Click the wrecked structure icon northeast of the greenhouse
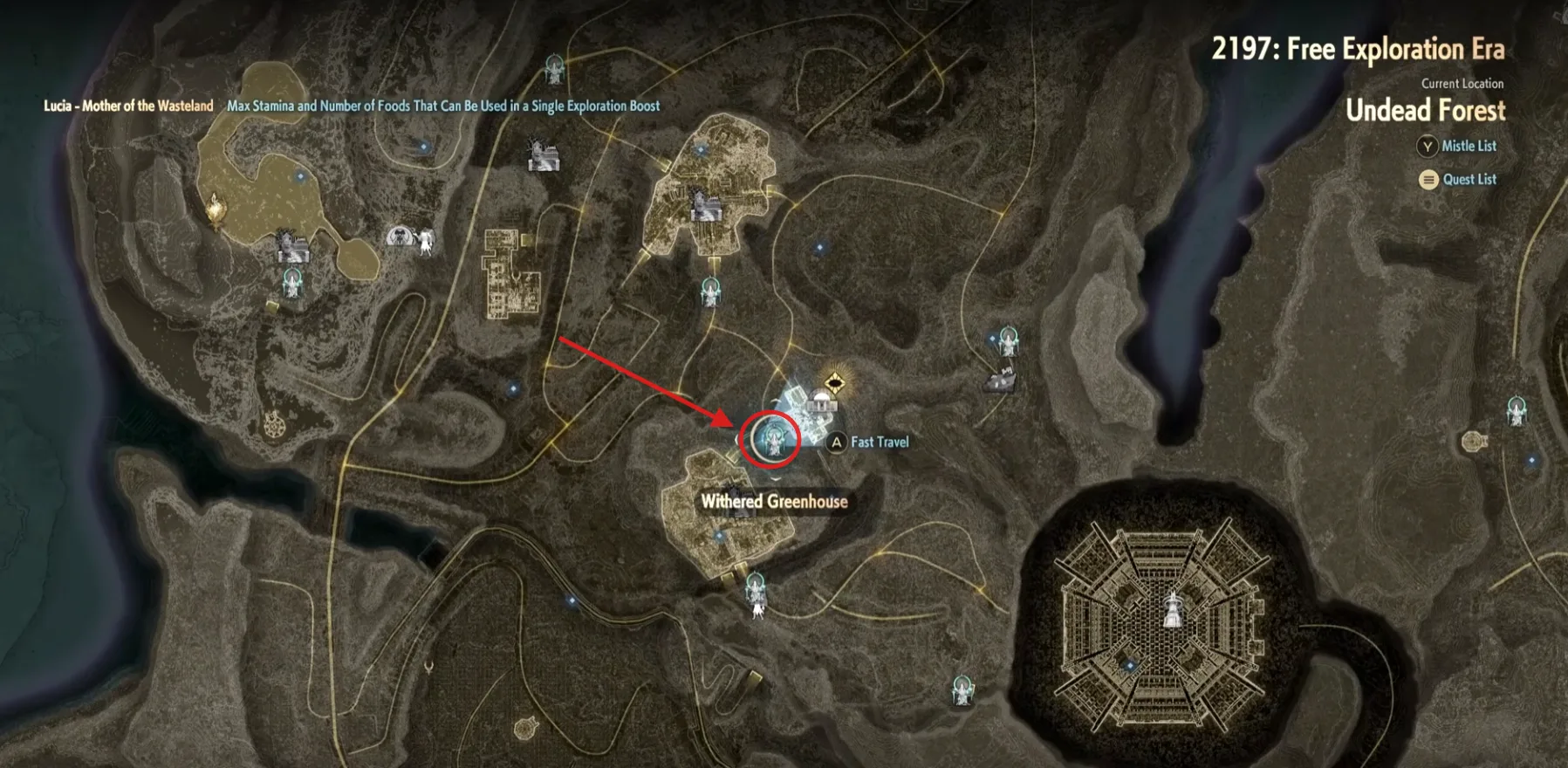Viewport: 1568px width, 768px height. pos(1000,378)
